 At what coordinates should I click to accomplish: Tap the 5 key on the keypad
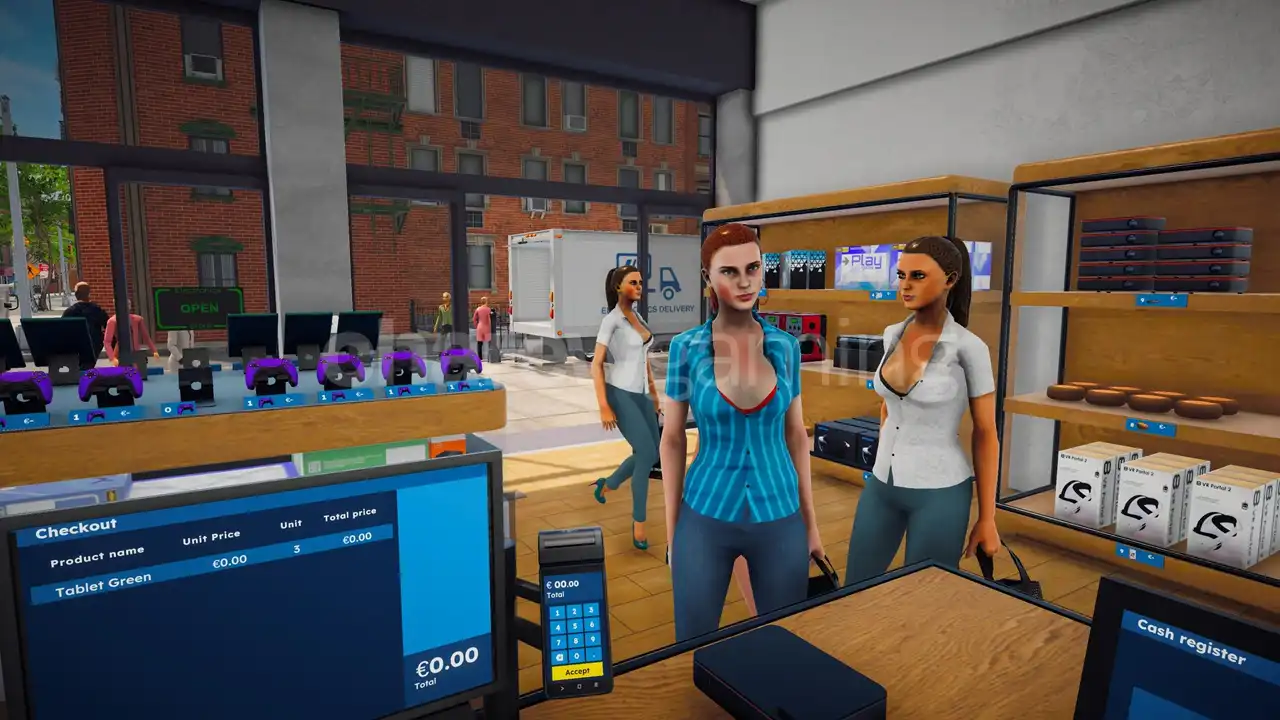(x=575, y=626)
